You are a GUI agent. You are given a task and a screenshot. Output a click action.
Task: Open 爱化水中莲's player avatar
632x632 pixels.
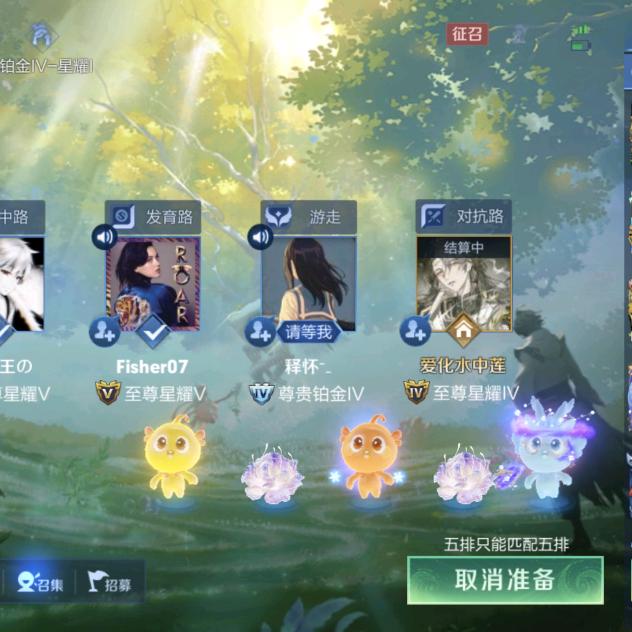tap(463, 280)
